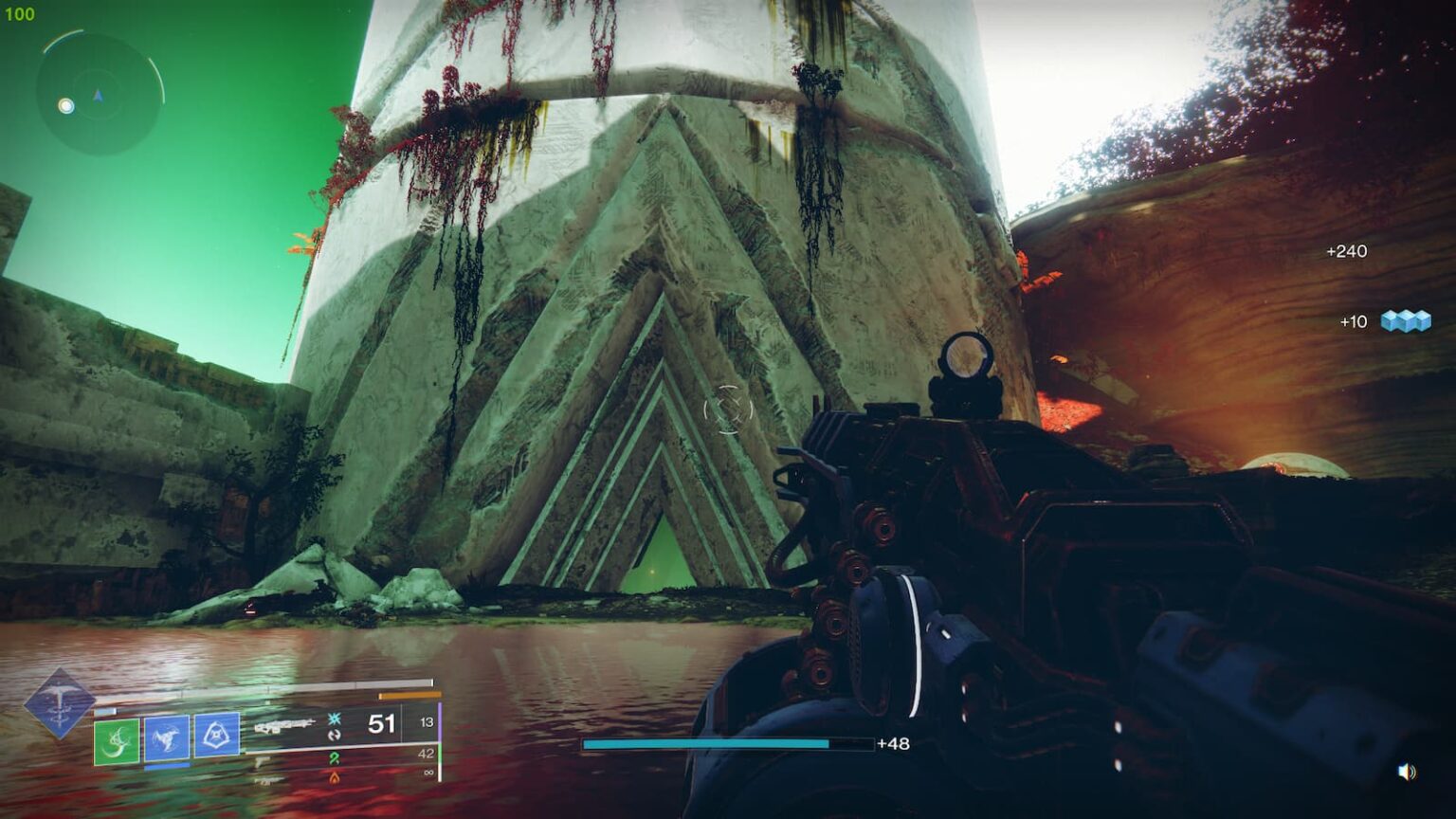Click the orange solar symbol icon

coord(335,778)
